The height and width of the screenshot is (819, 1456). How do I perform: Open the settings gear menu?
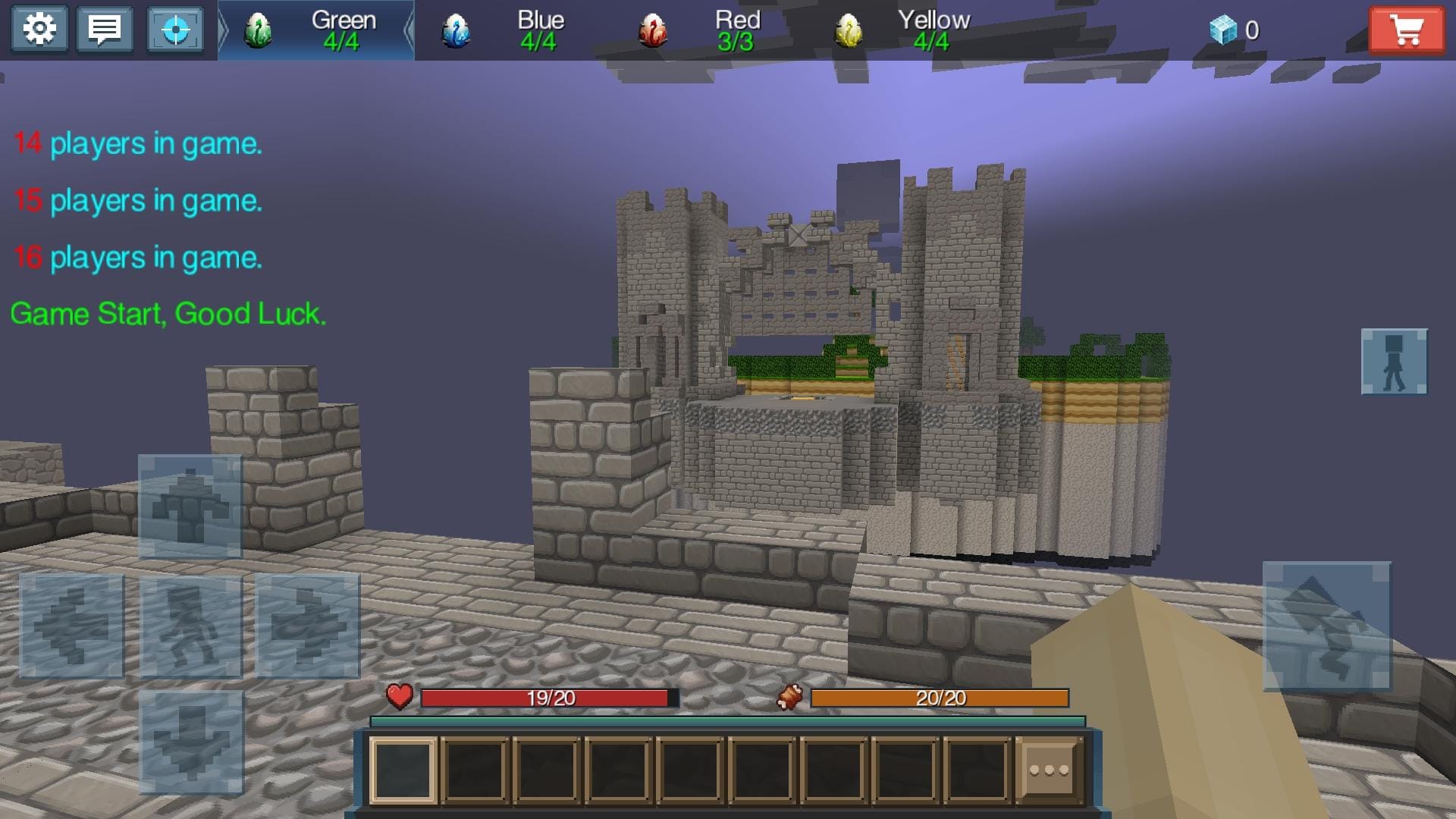coord(39,29)
